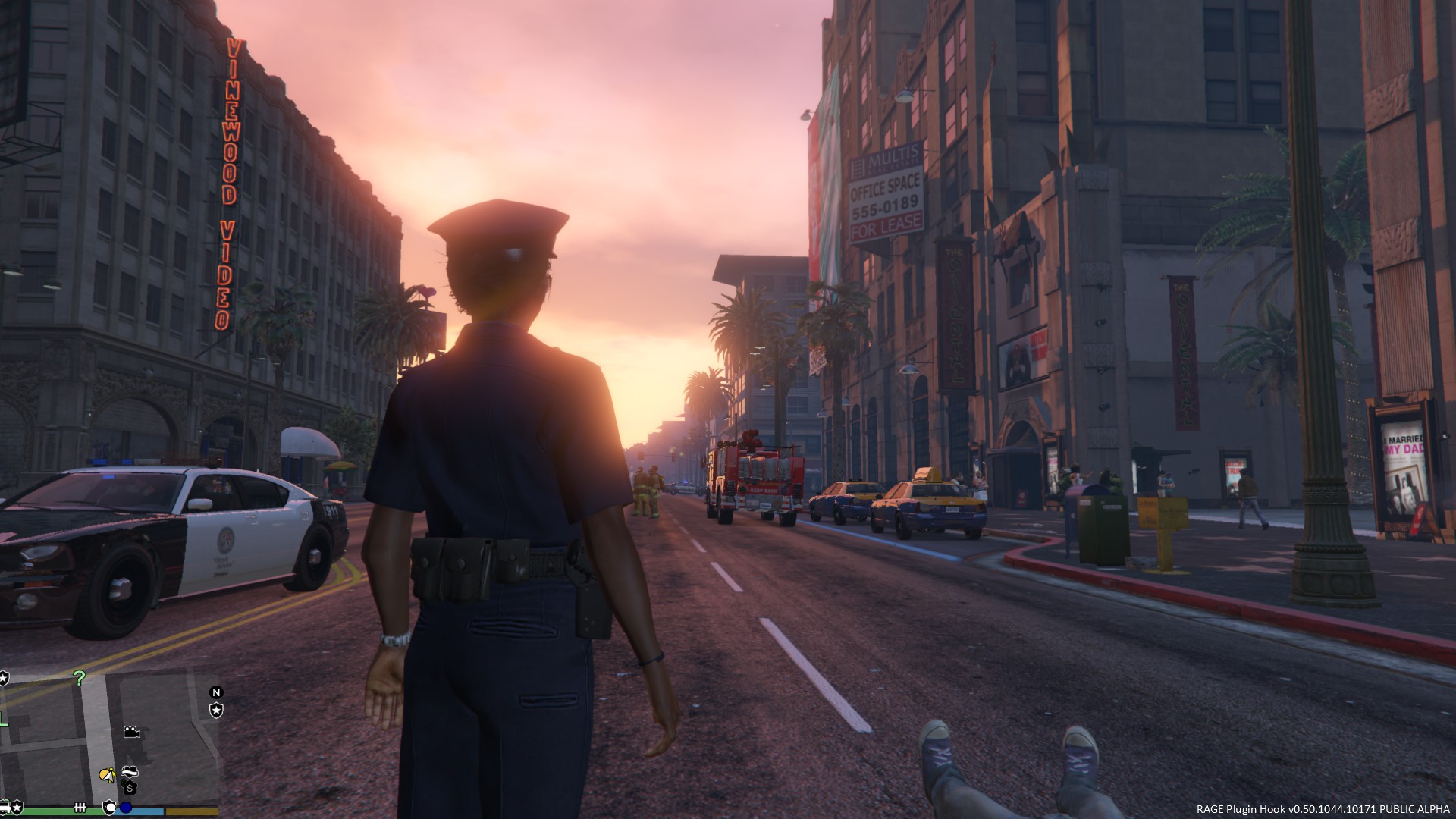
Task: Click the police badge blip below the N
Action: tap(216, 710)
